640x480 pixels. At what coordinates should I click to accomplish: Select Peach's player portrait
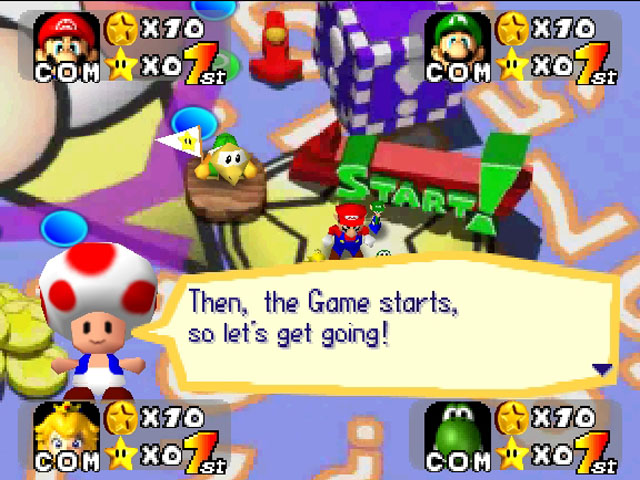pos(68,431)
